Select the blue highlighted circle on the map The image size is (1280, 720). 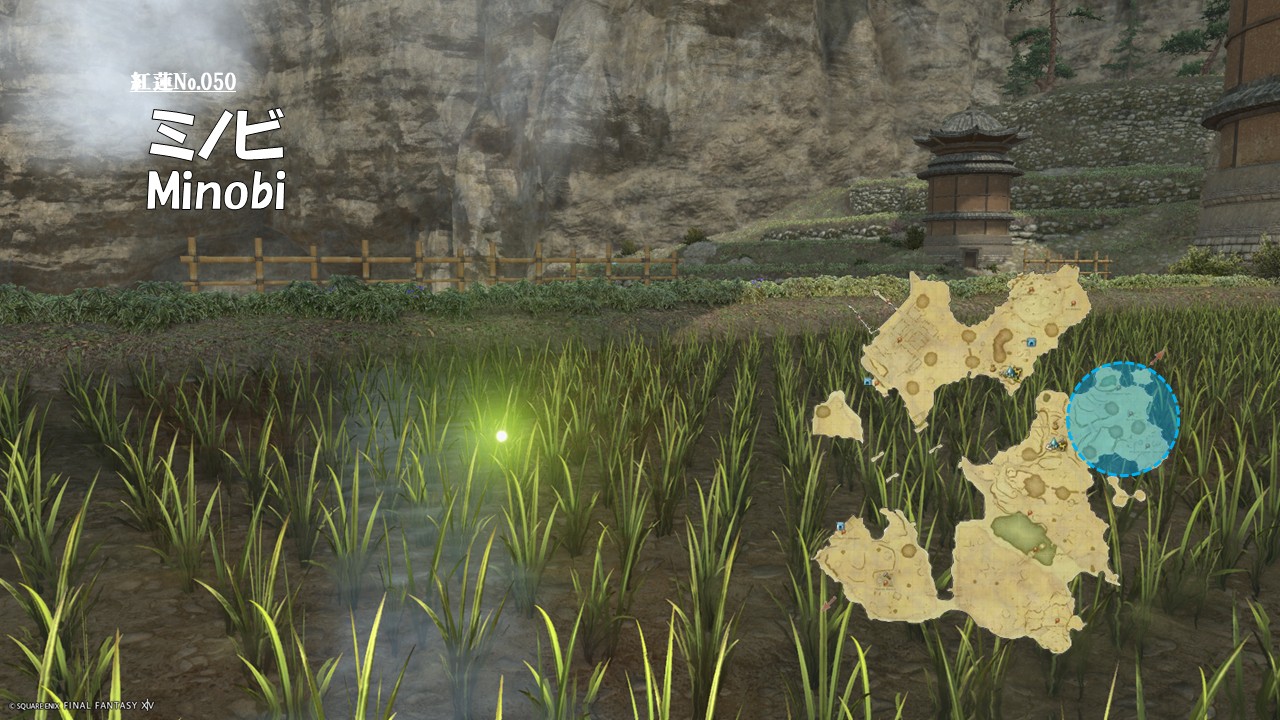coord(1122,419)
